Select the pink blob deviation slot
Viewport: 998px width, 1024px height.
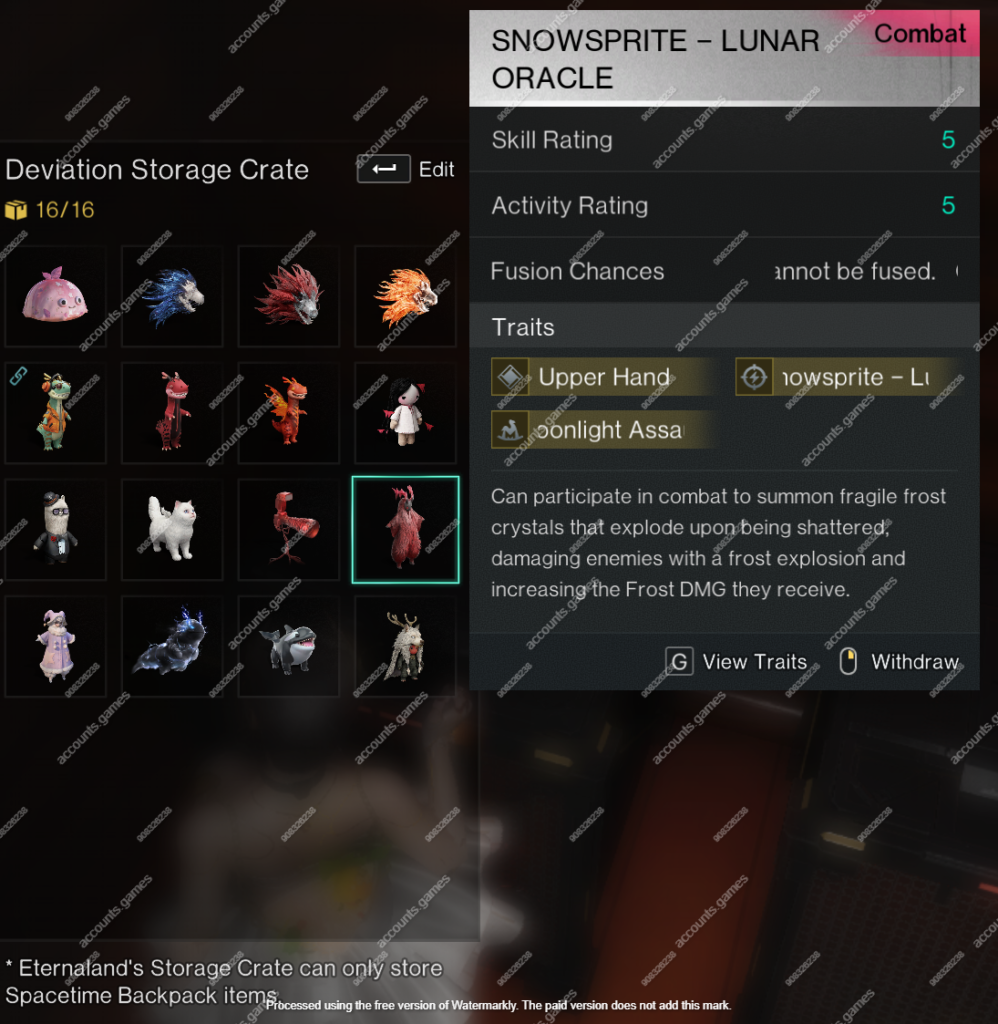coord(55,296)
